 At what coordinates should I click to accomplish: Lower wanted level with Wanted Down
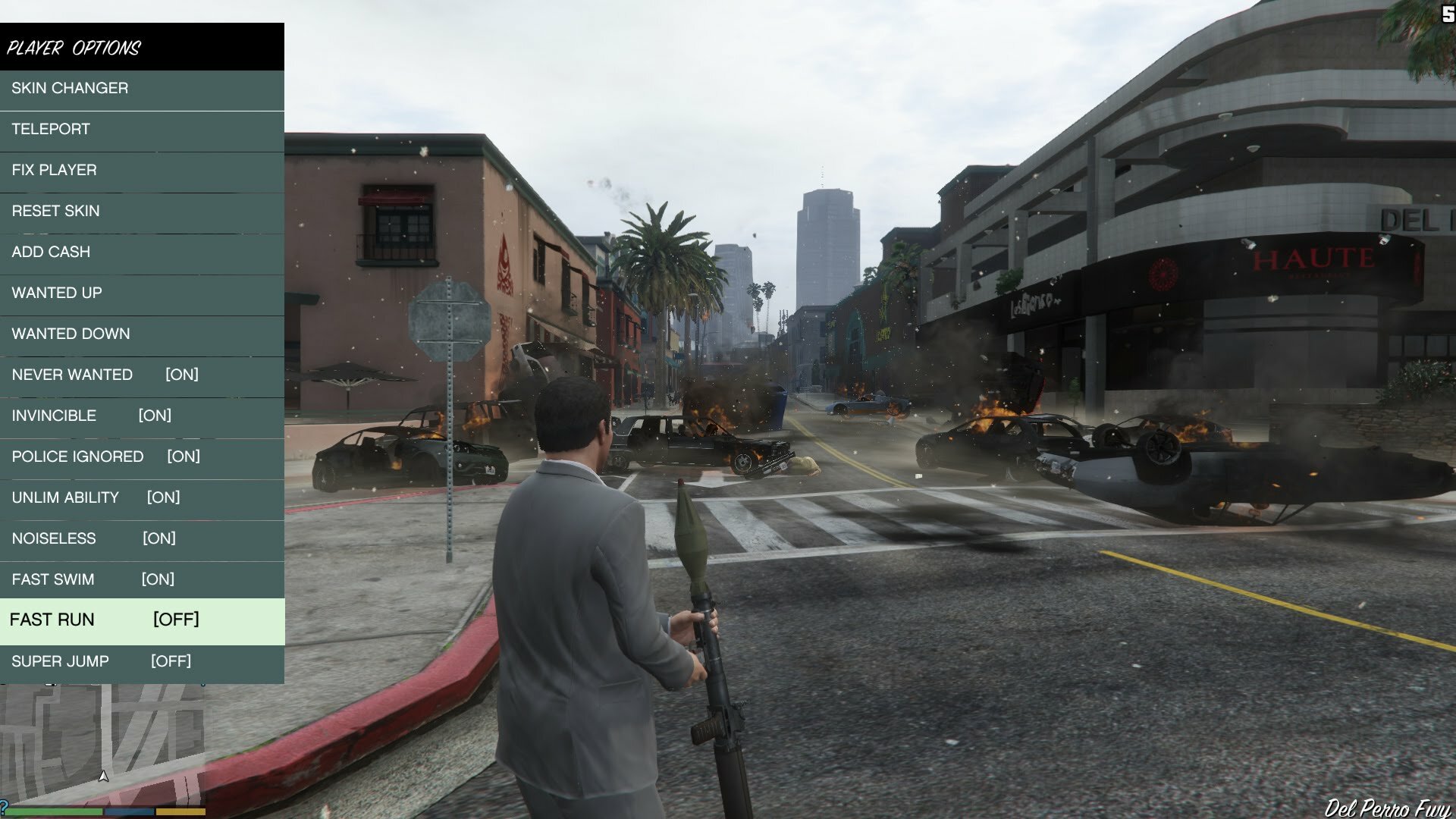142,334
